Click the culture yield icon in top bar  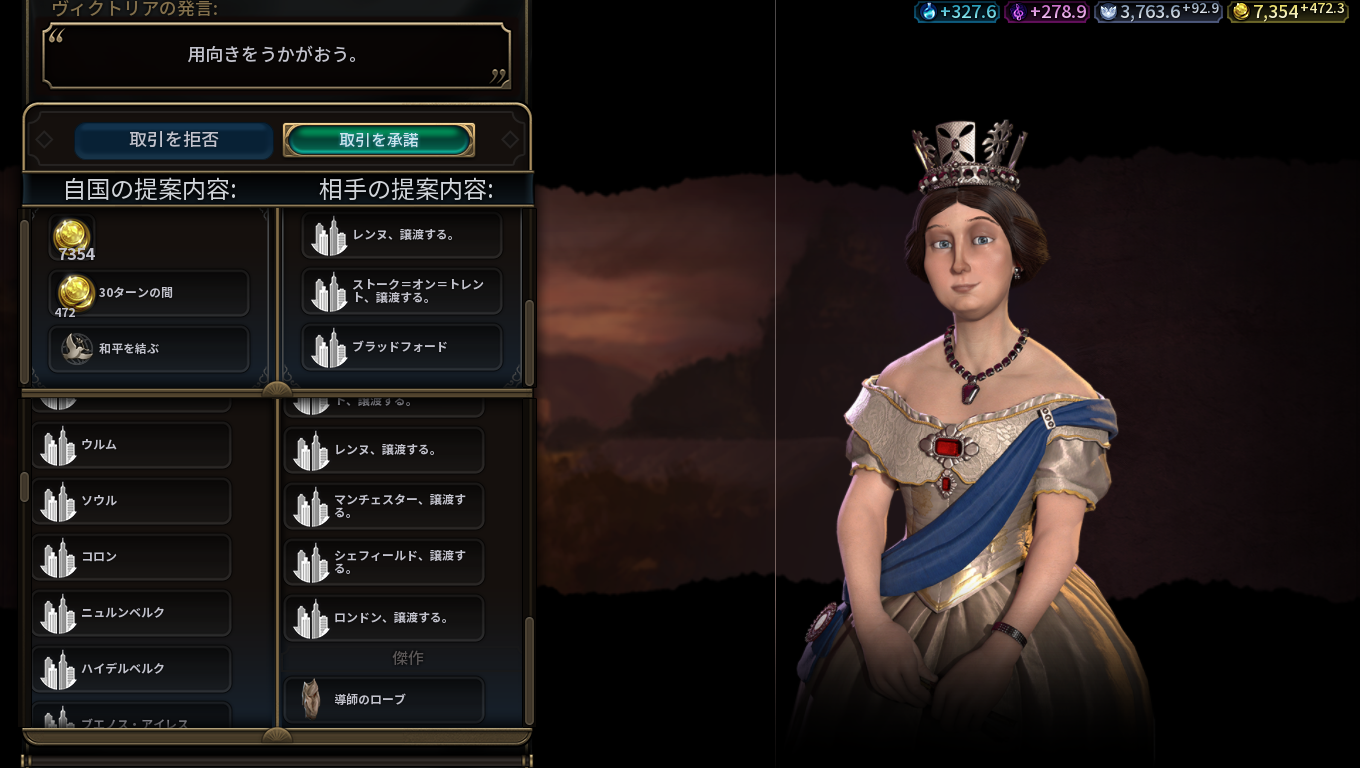1107,13
